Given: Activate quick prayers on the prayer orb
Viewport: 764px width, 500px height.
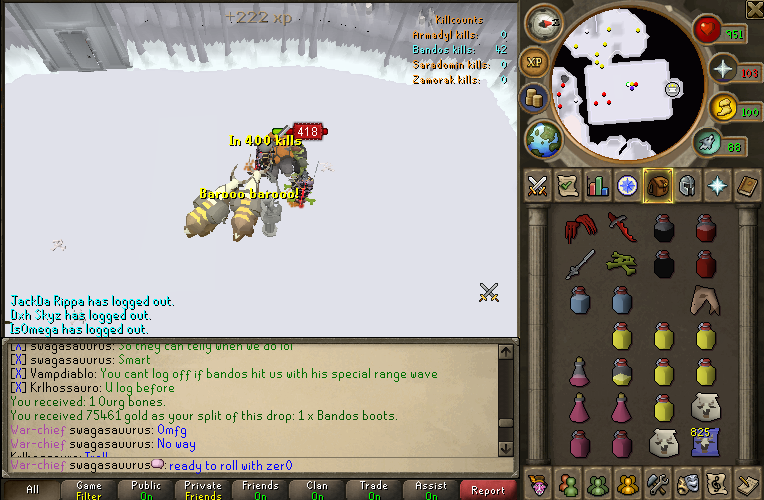Looking at the screenshot, I should [x=722, y=68].
